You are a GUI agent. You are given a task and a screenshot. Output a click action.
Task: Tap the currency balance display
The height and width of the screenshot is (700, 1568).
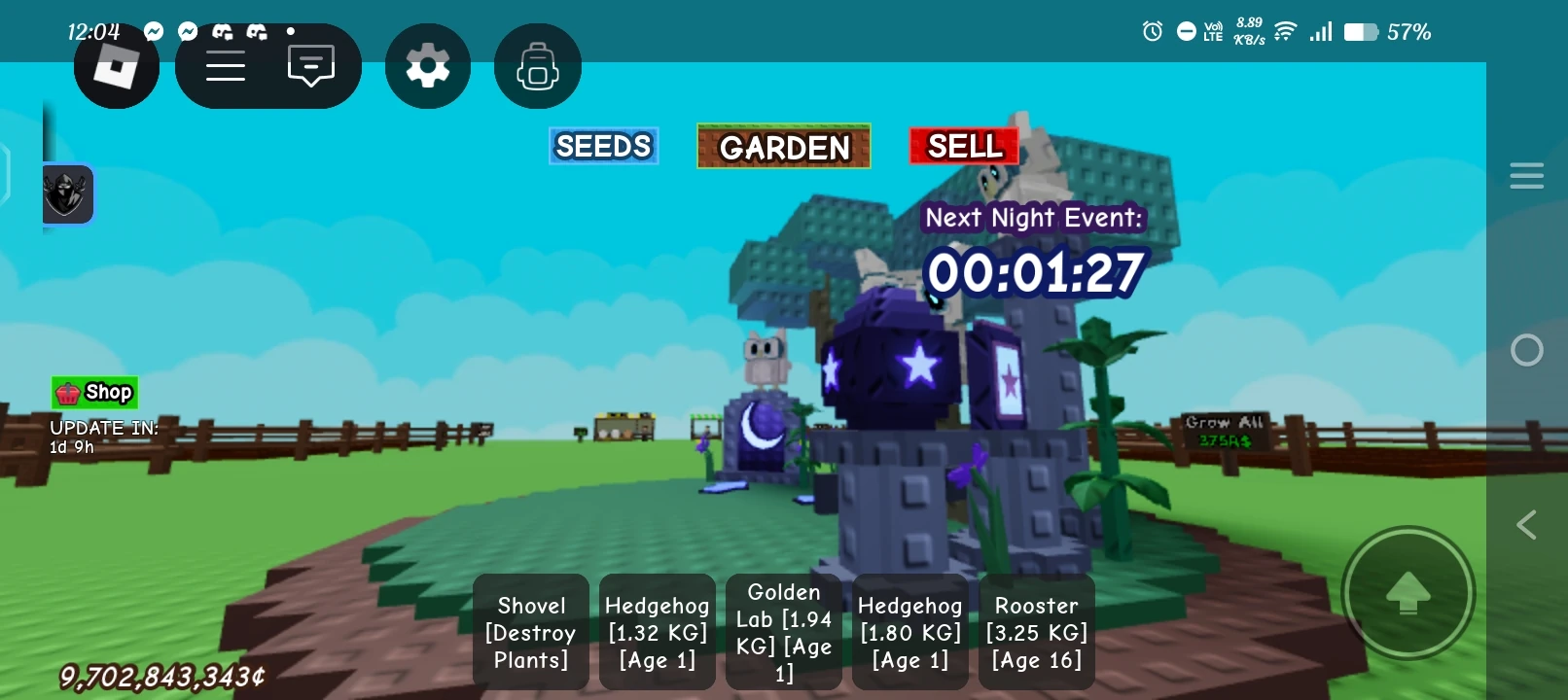click(160, 674)
